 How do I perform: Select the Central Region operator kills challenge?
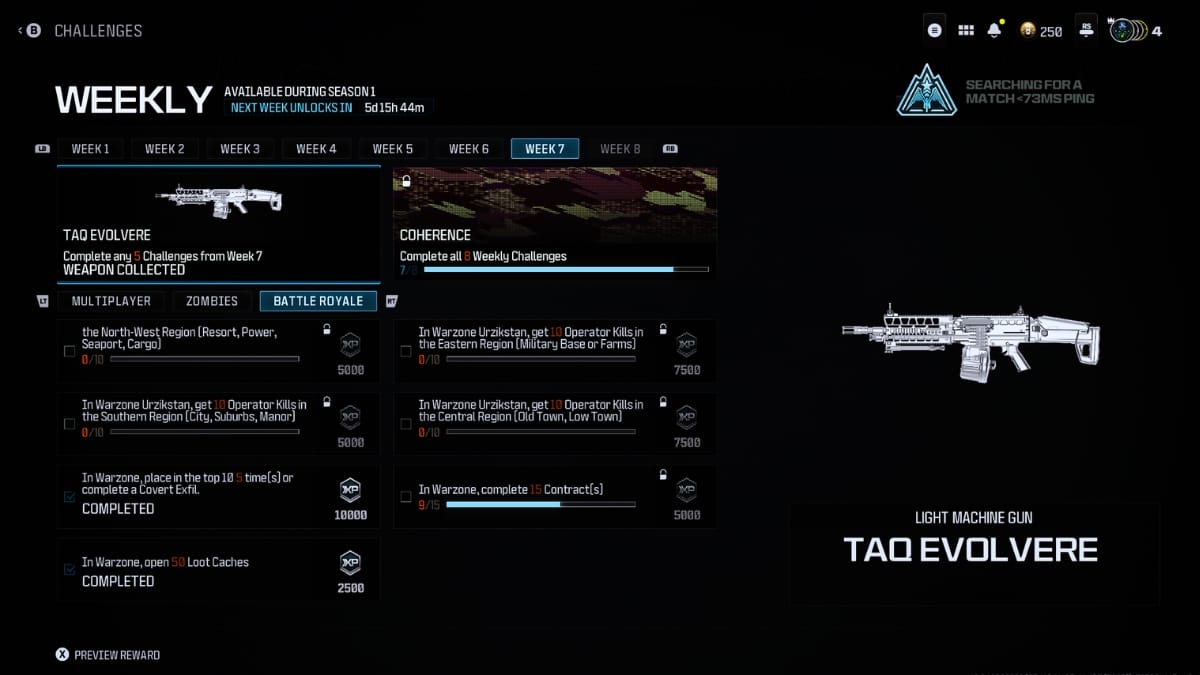coord(554,423)
